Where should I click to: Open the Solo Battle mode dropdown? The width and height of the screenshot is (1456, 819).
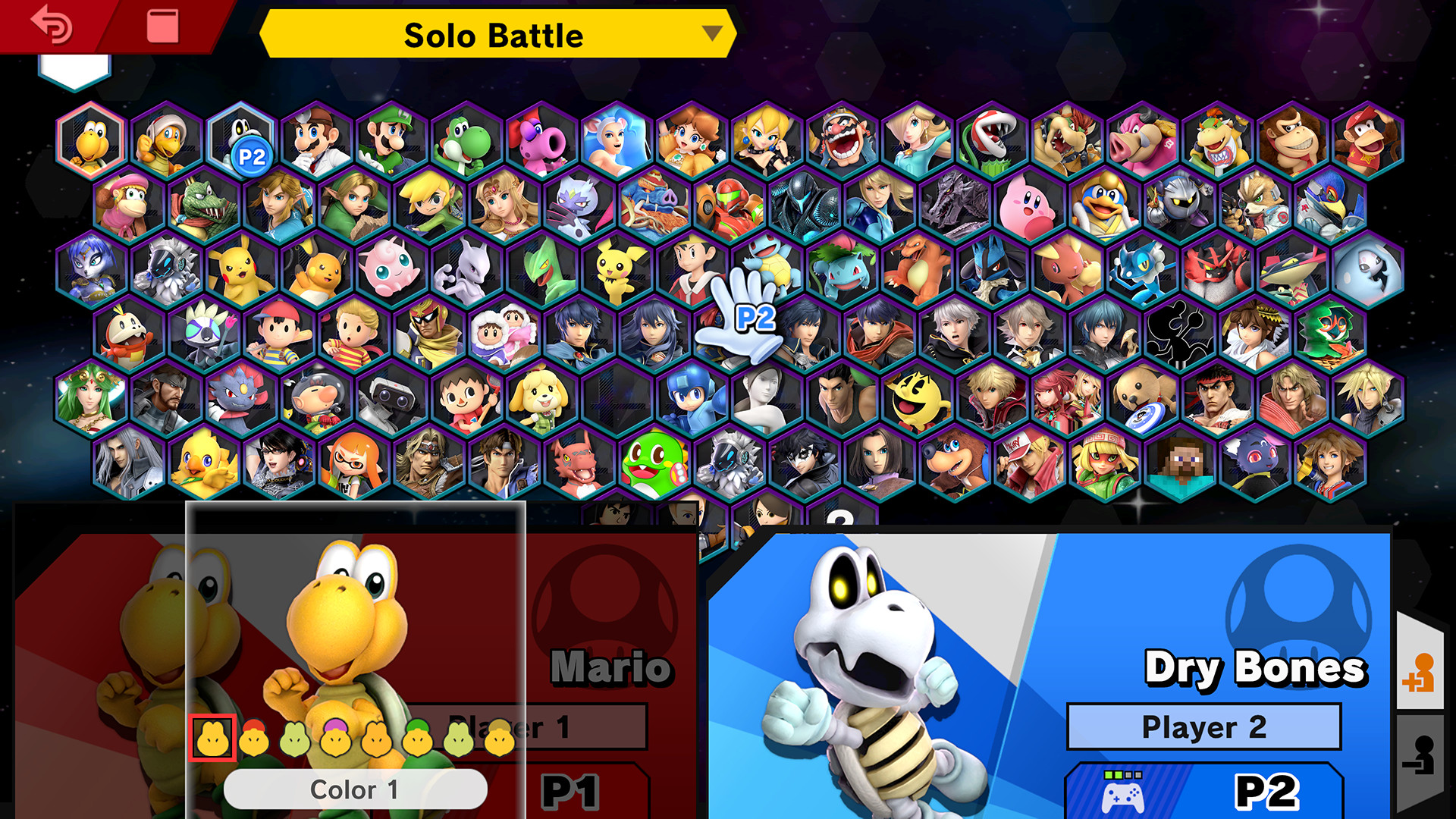[493, 34]
